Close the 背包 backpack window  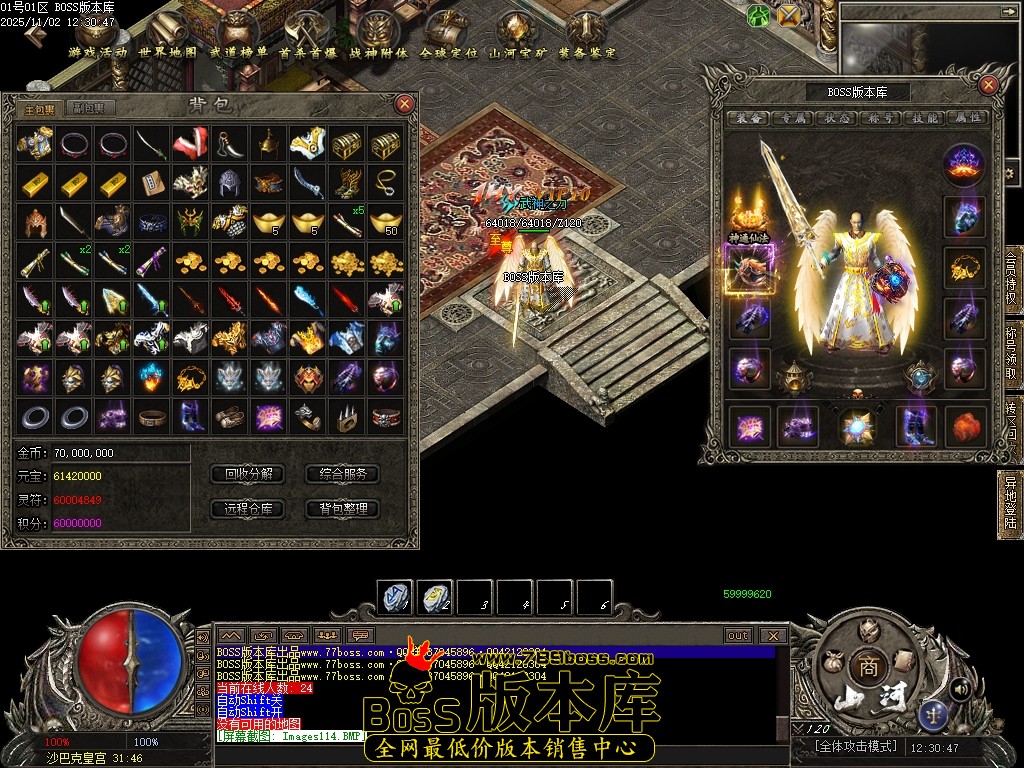(404, 103)
